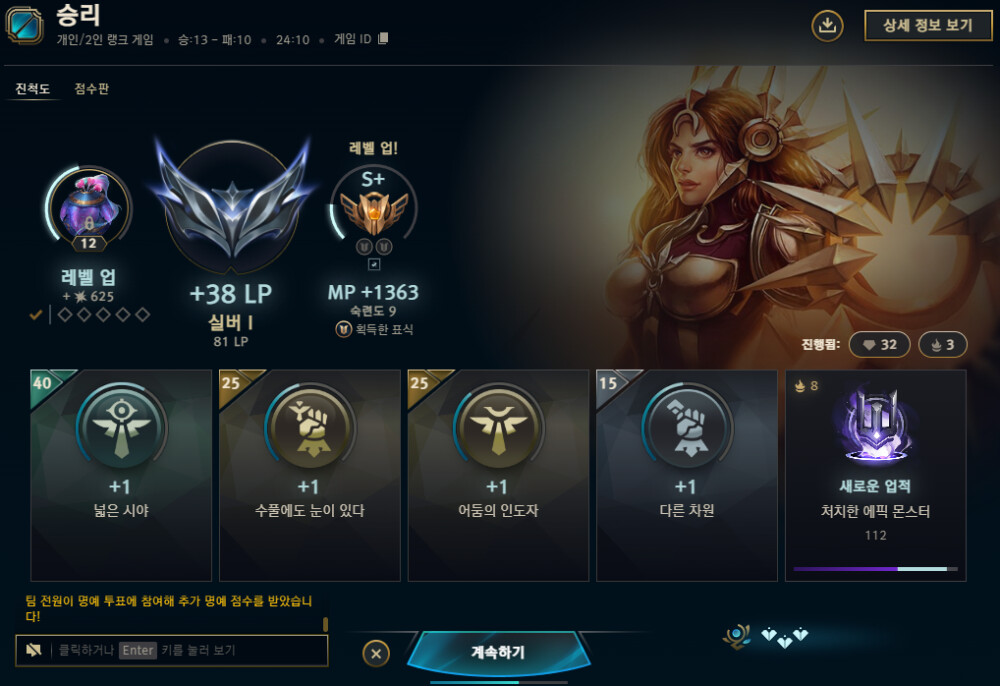Open the 상세 정보 보기 detailed info button
Image resolution: width=1000 pixels, height=686 pixels.
(x=921, y=26)
